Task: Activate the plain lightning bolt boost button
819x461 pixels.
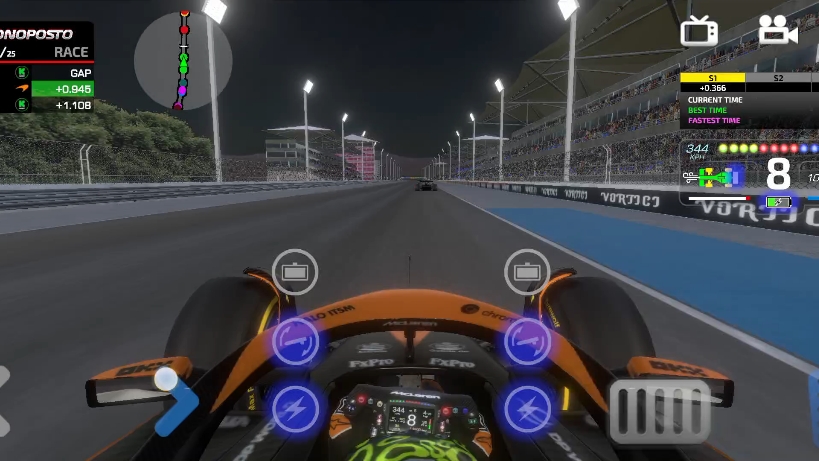Action: tap(295, 408)
